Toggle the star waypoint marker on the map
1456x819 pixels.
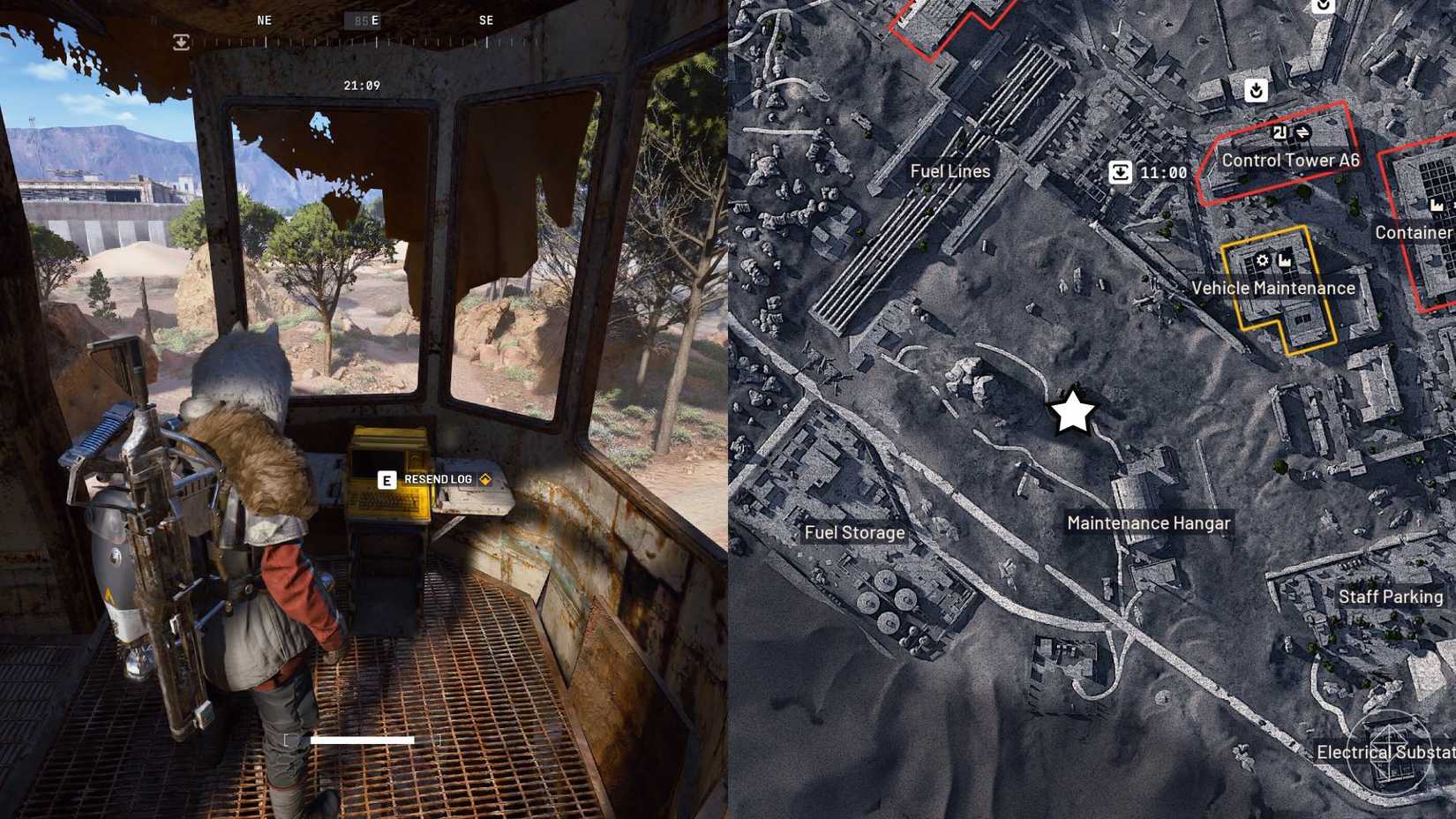pyautogui.click(x=1072, y=411)
